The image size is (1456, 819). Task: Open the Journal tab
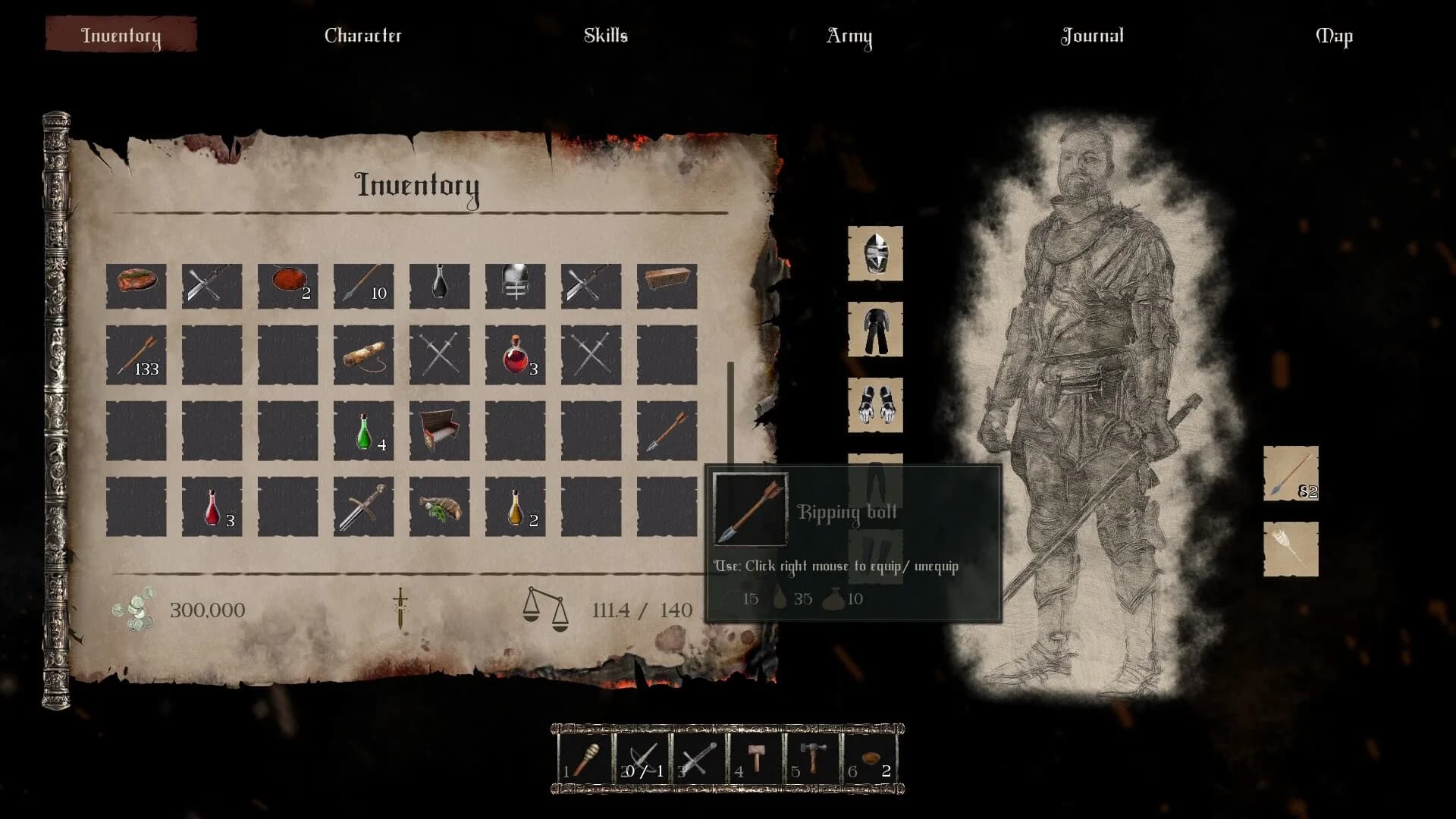[1091, 36]
